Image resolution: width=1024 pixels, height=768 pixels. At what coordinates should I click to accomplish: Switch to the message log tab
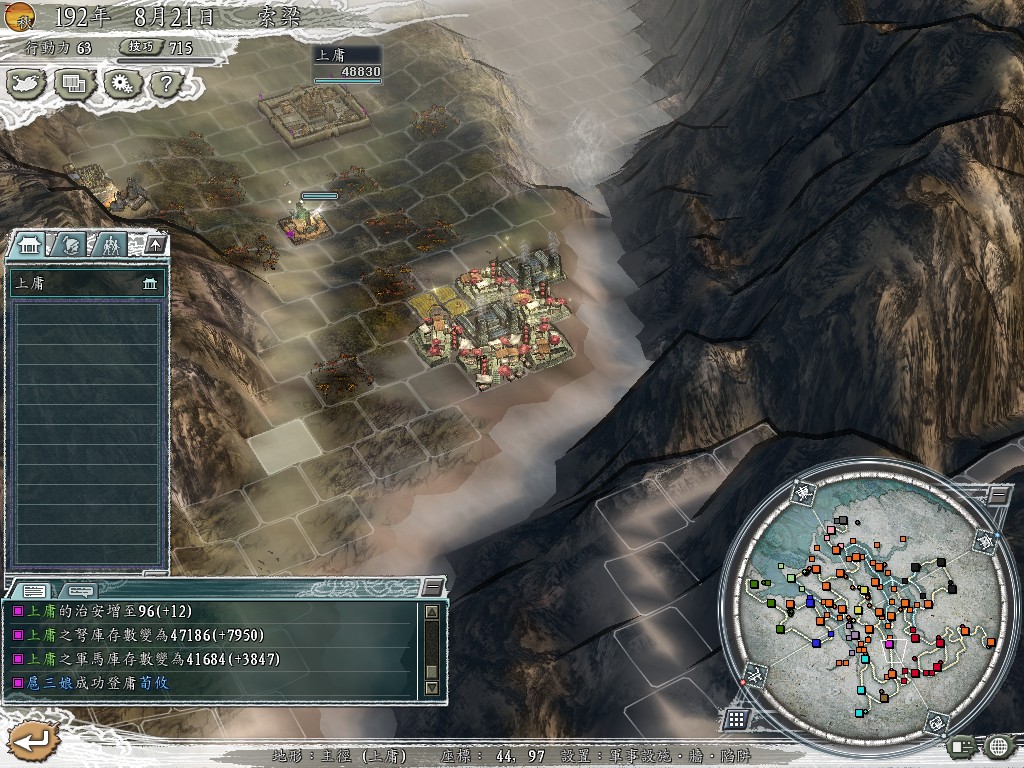[33, 590]
